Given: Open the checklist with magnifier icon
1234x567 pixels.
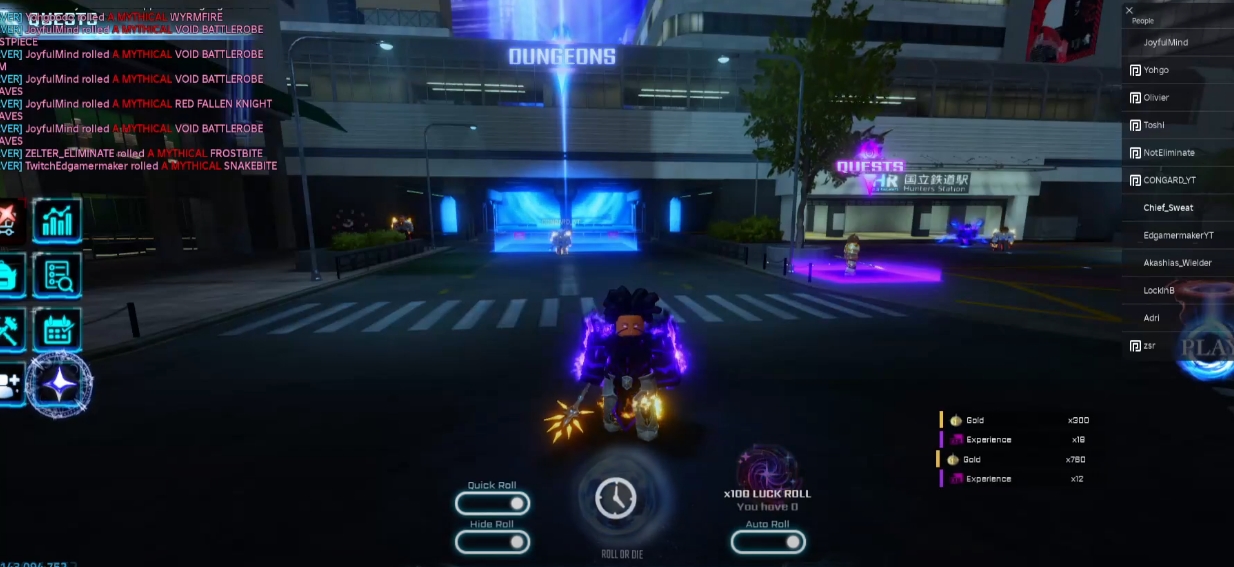Looking at the screenshot, I should (57, 275).
